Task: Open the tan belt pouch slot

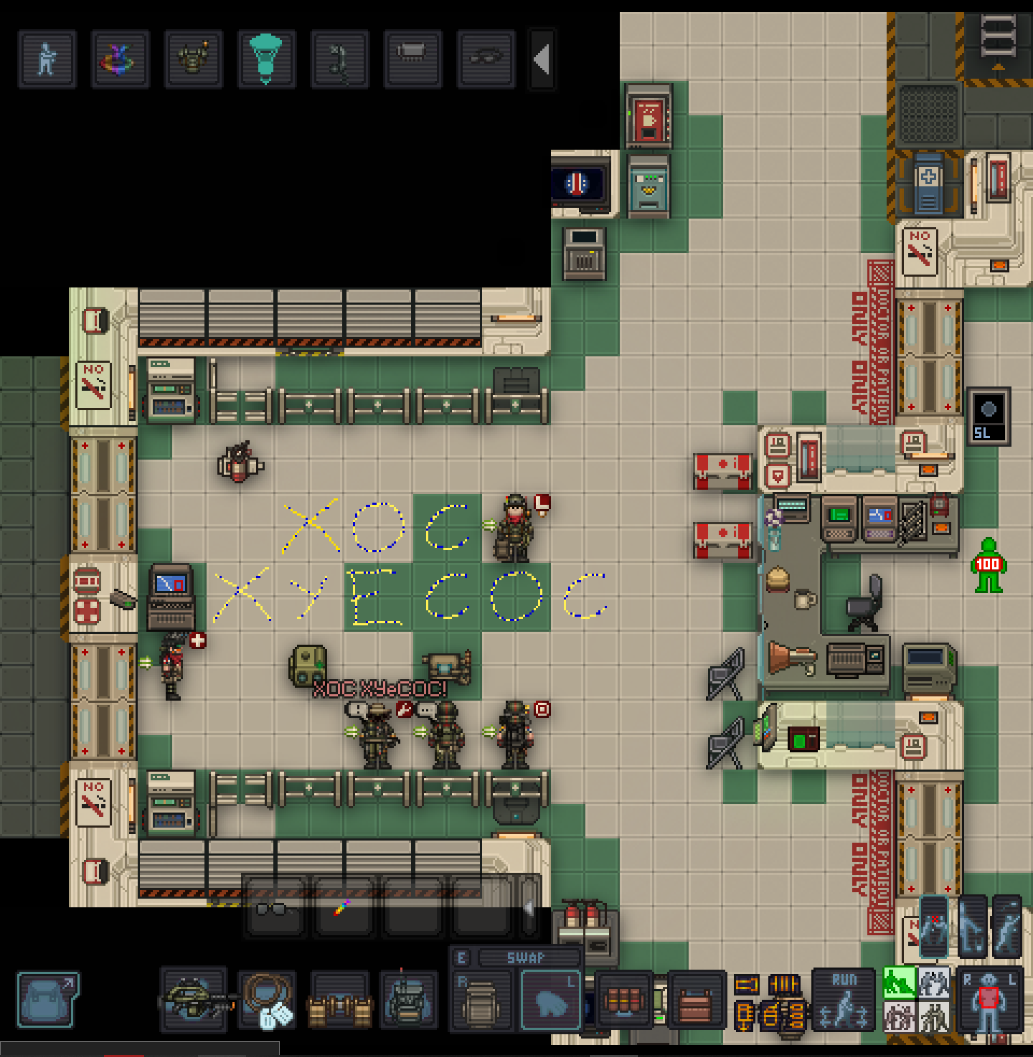Action: tap(338, 1001)
